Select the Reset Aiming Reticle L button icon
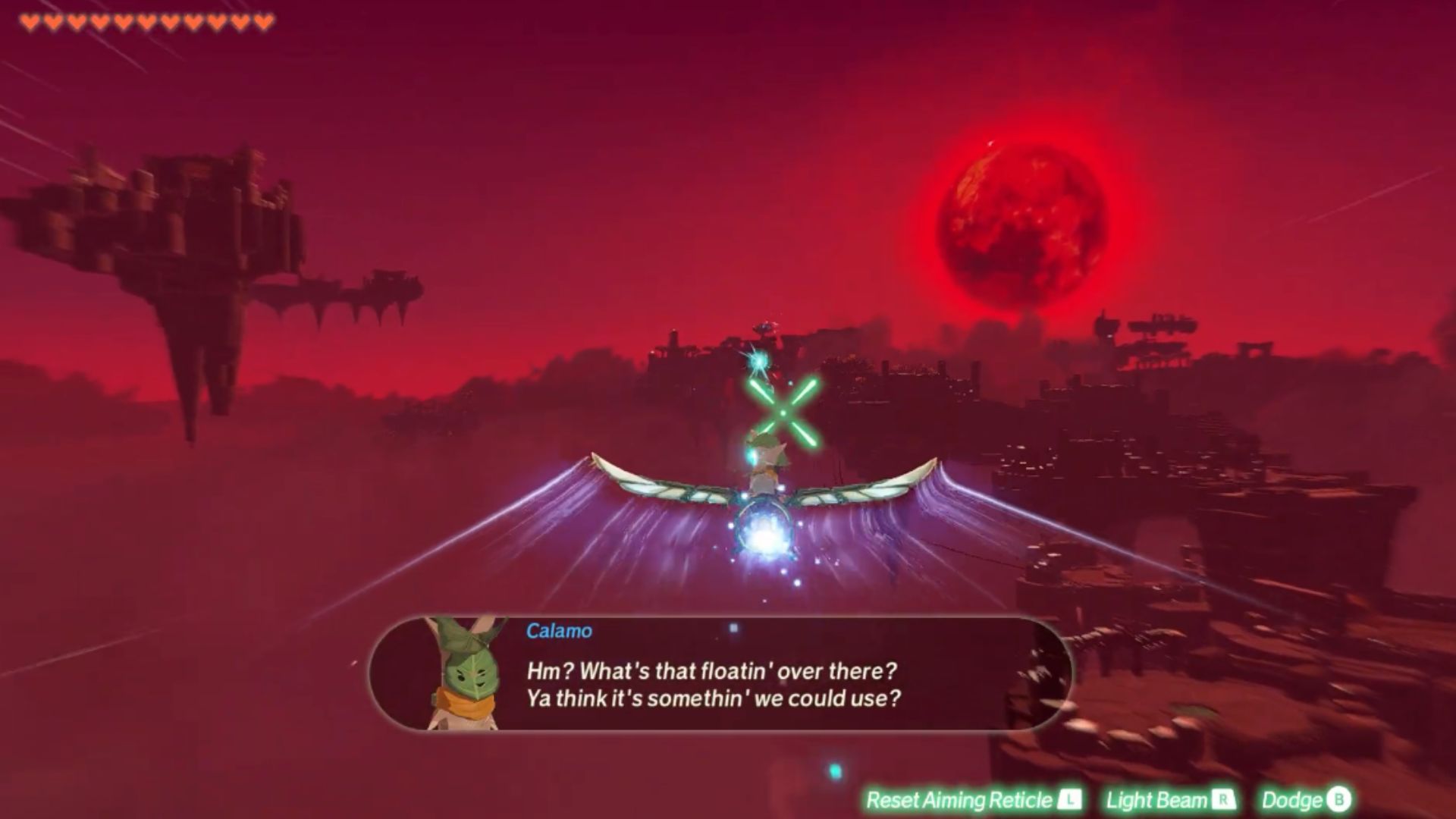The width and height of the screenshot is (1456, 819). pos(1069,800)
